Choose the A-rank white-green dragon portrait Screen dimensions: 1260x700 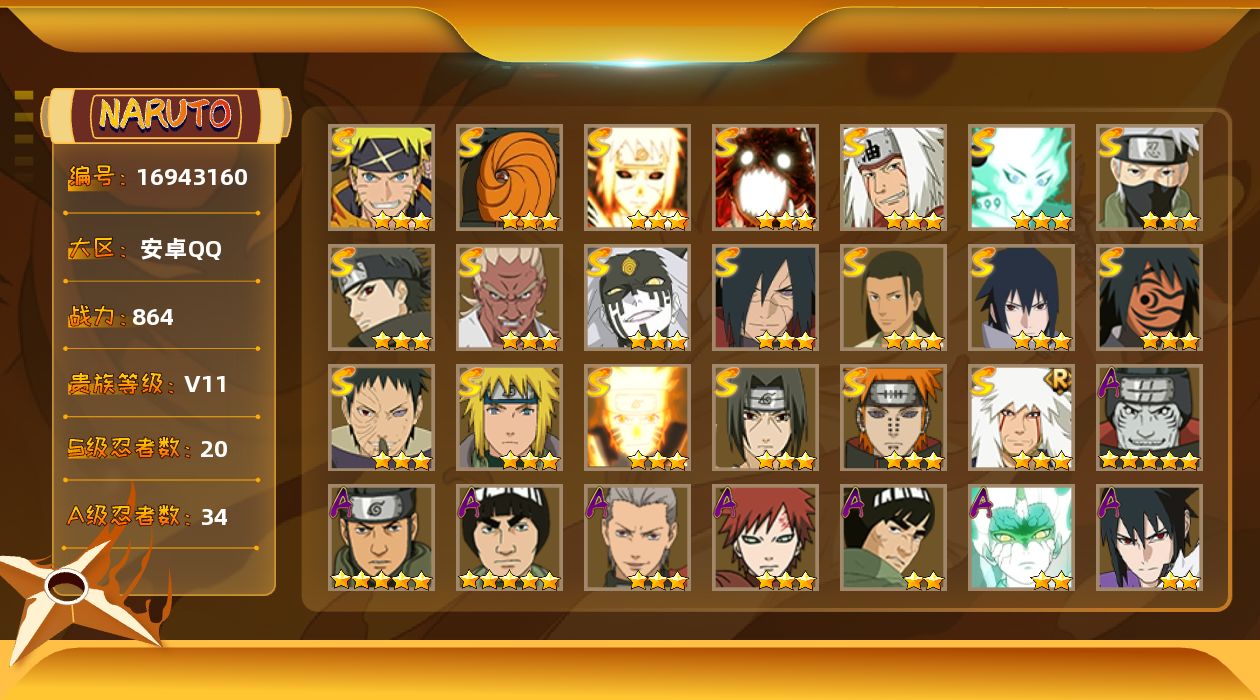1021,538
